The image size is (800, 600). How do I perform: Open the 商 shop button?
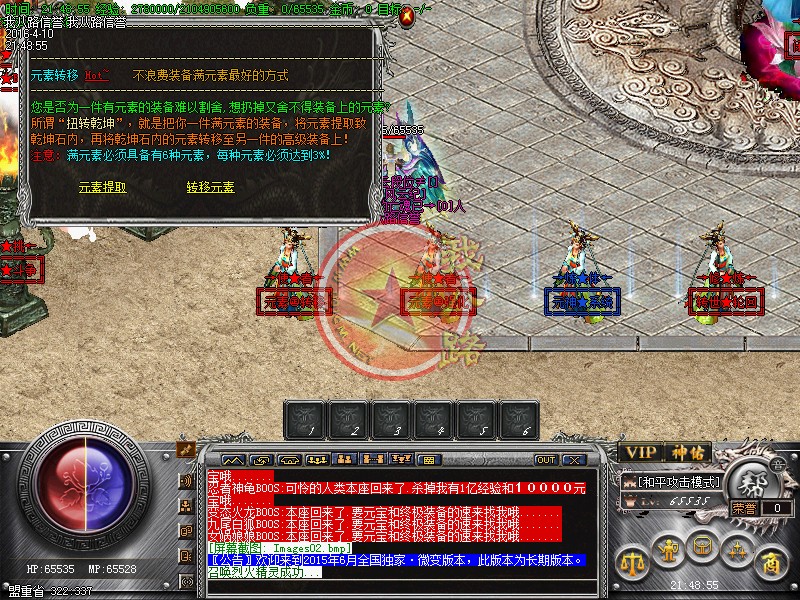tap(770, 561)
